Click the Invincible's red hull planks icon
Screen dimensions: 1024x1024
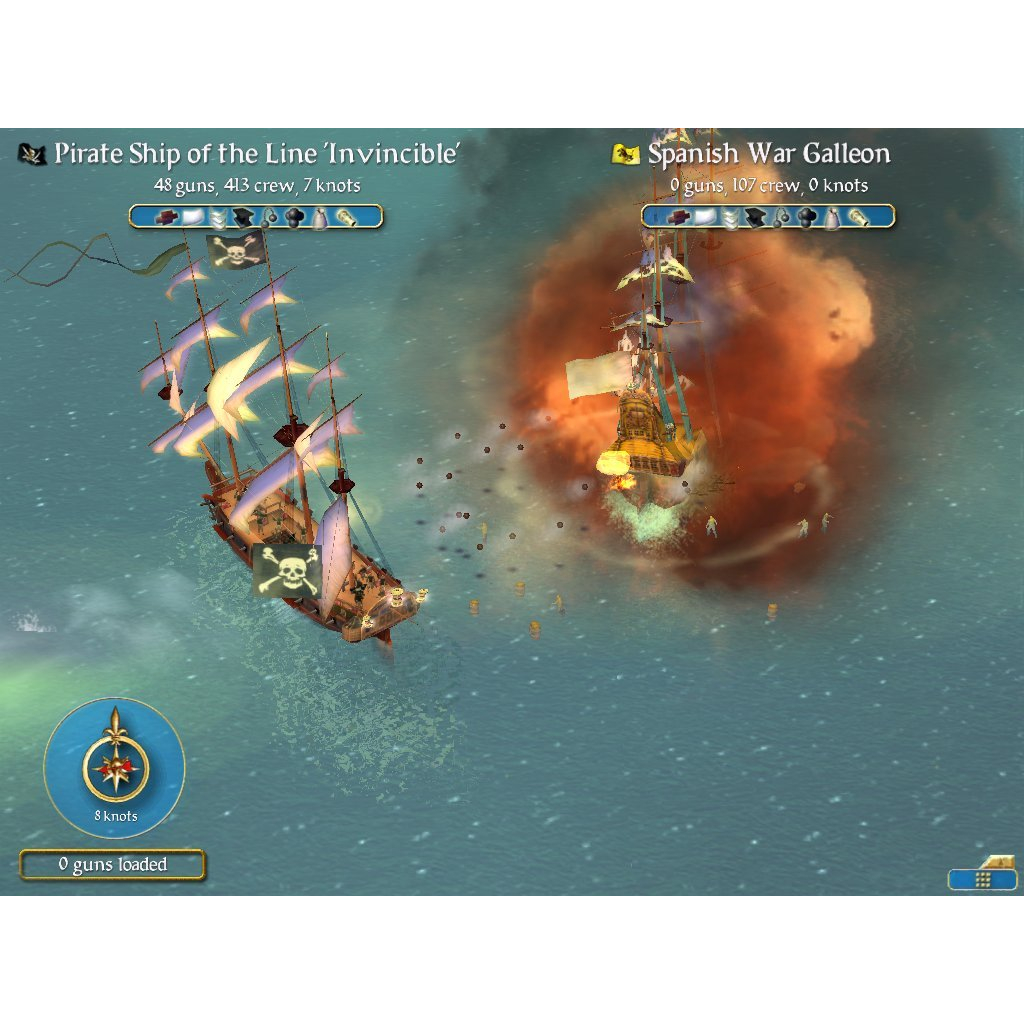click(166, 217)
